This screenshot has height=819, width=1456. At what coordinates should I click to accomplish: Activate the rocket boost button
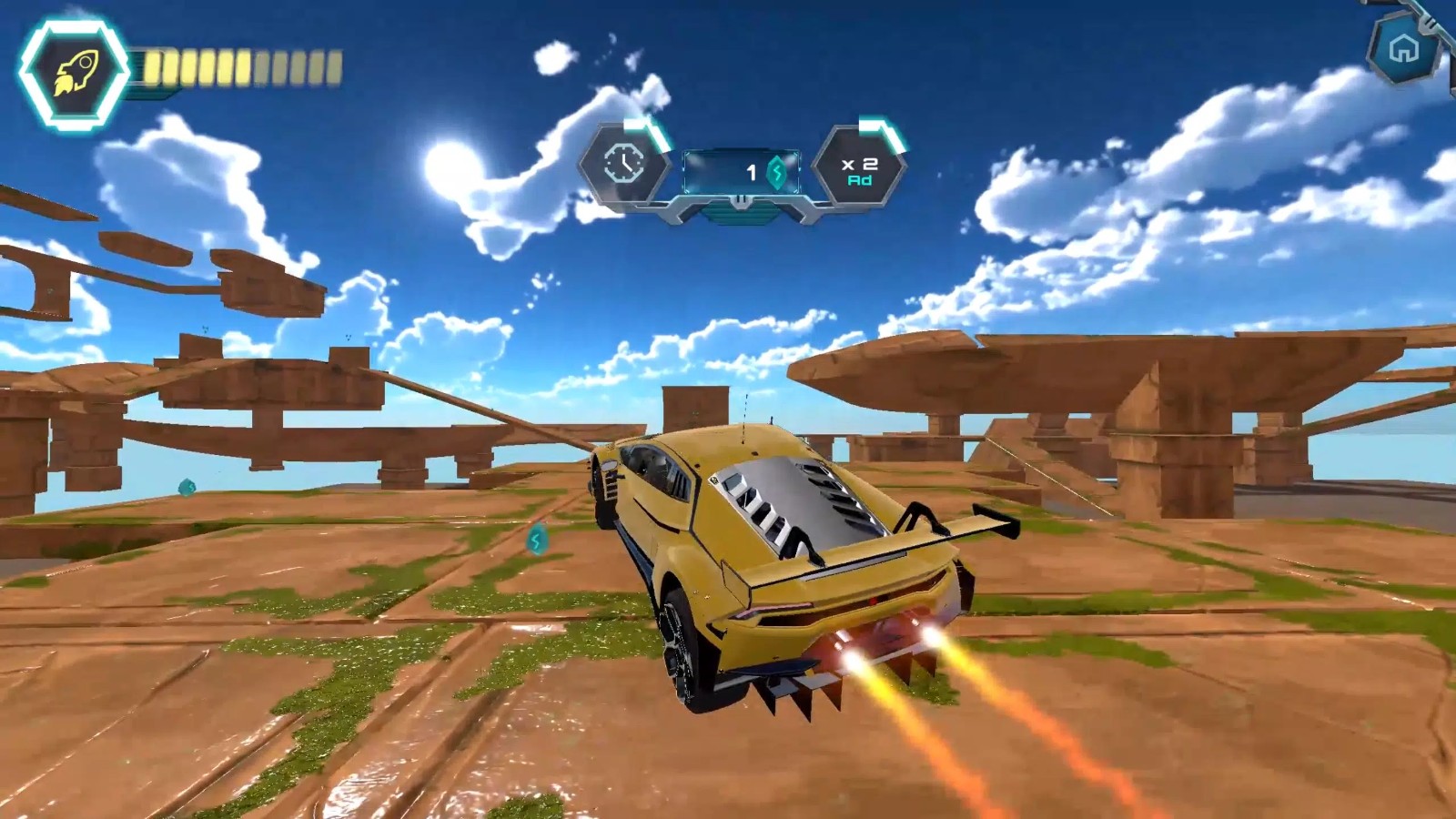click(75, 72)
